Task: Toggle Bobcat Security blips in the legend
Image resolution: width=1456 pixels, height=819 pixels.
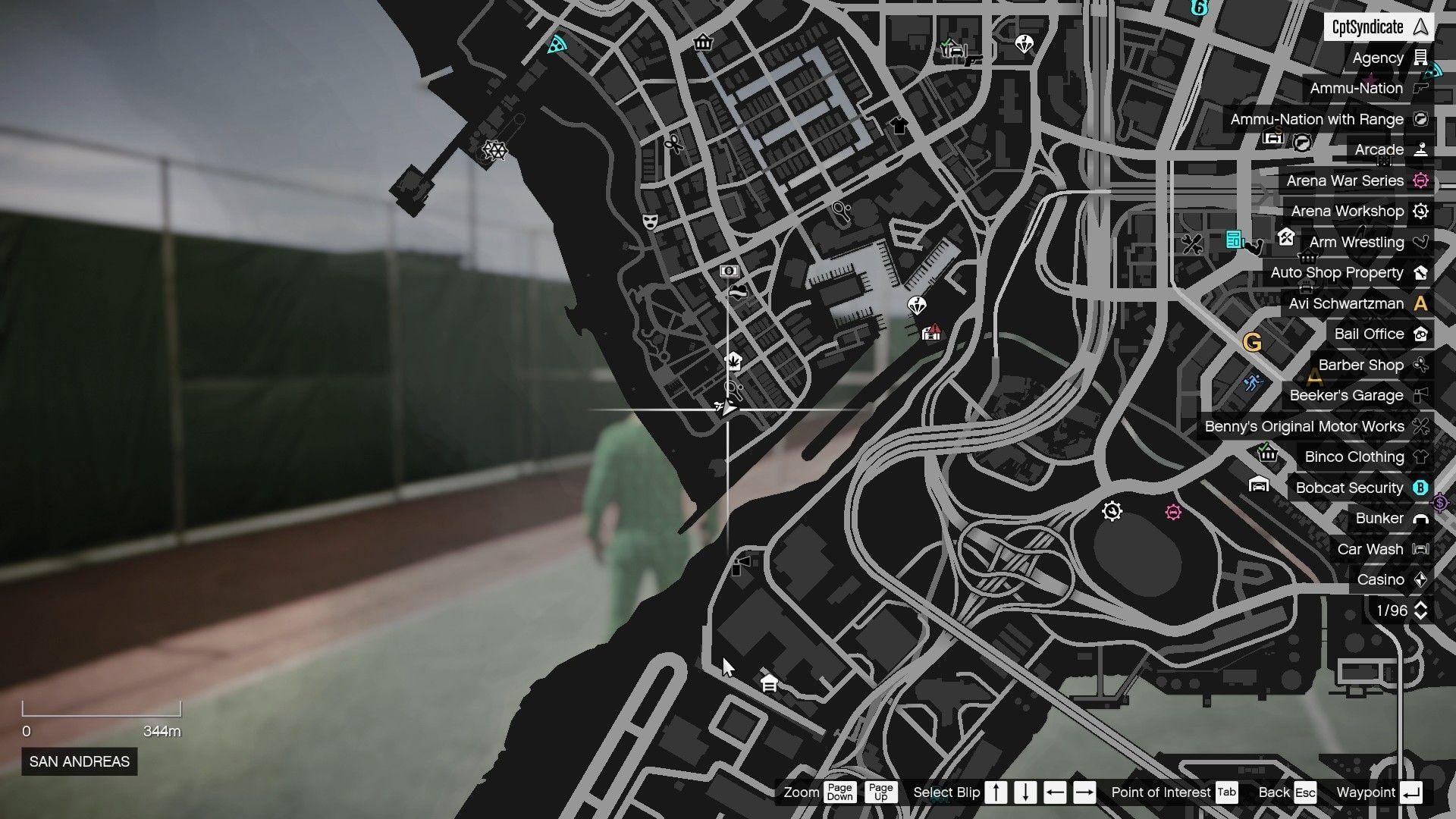Action: (1349, 488)
